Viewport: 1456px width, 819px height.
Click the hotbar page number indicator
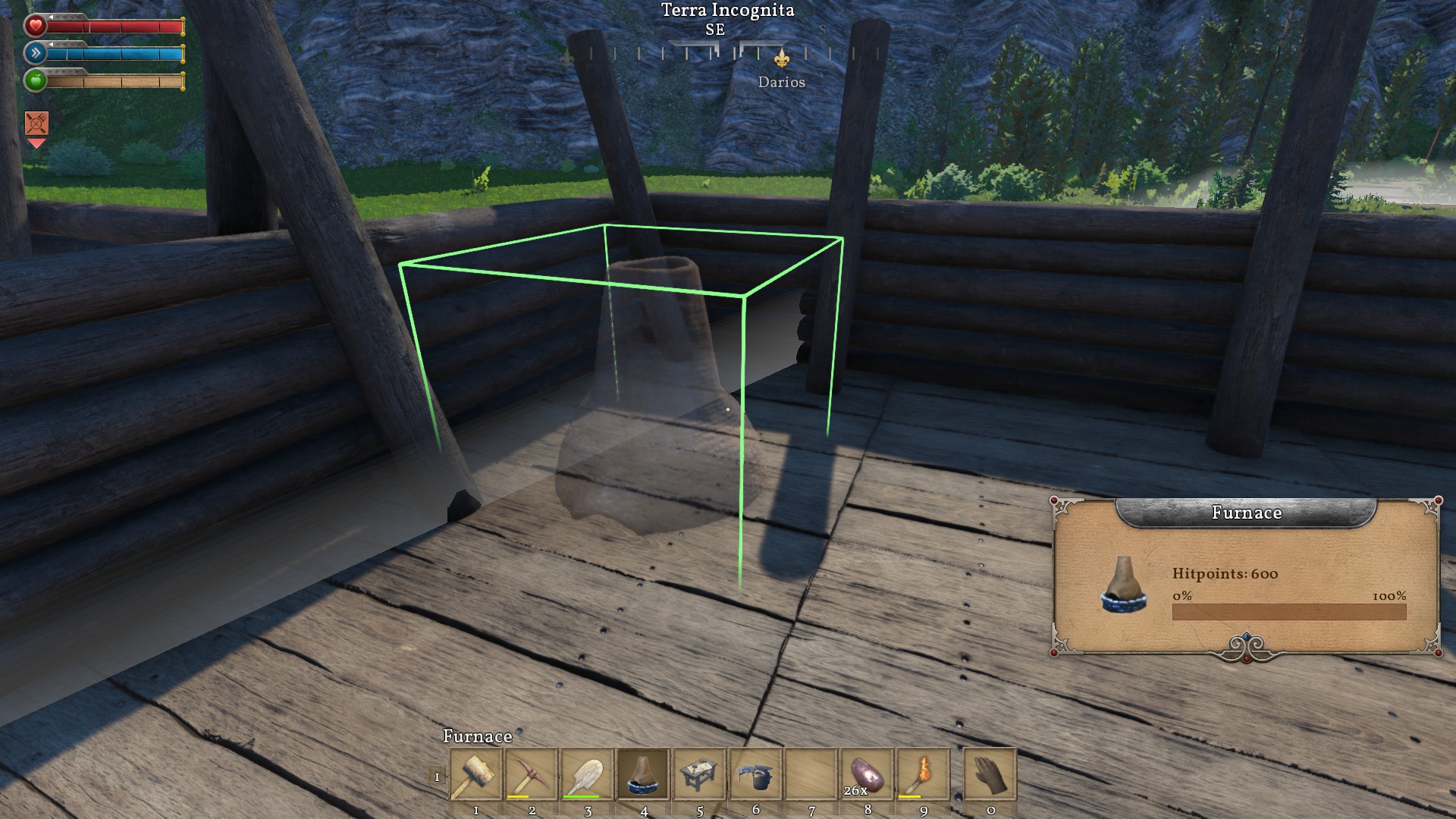(x=437, y=777)
